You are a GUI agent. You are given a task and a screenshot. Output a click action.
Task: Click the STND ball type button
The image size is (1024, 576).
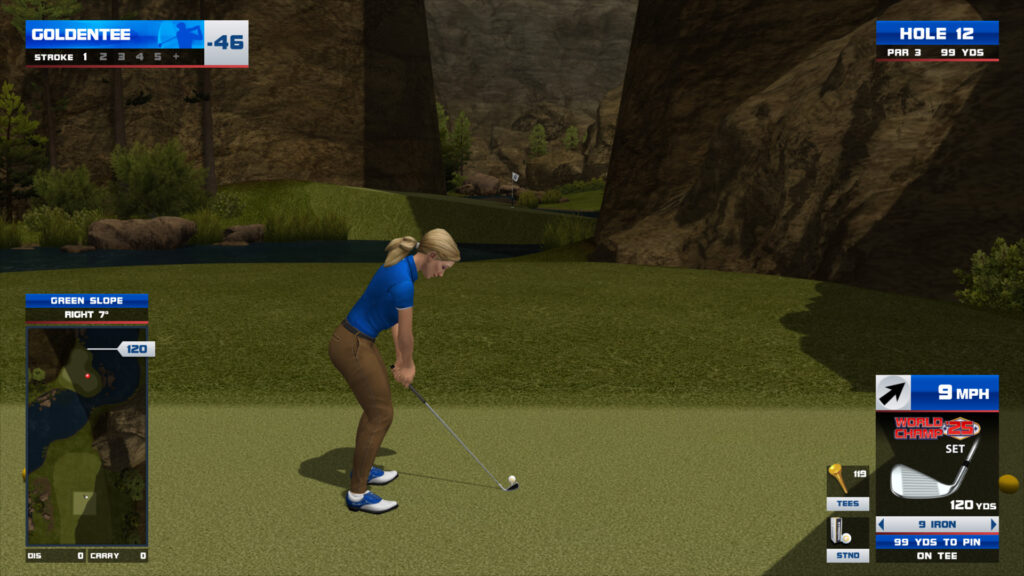click(x=847, y=555)
